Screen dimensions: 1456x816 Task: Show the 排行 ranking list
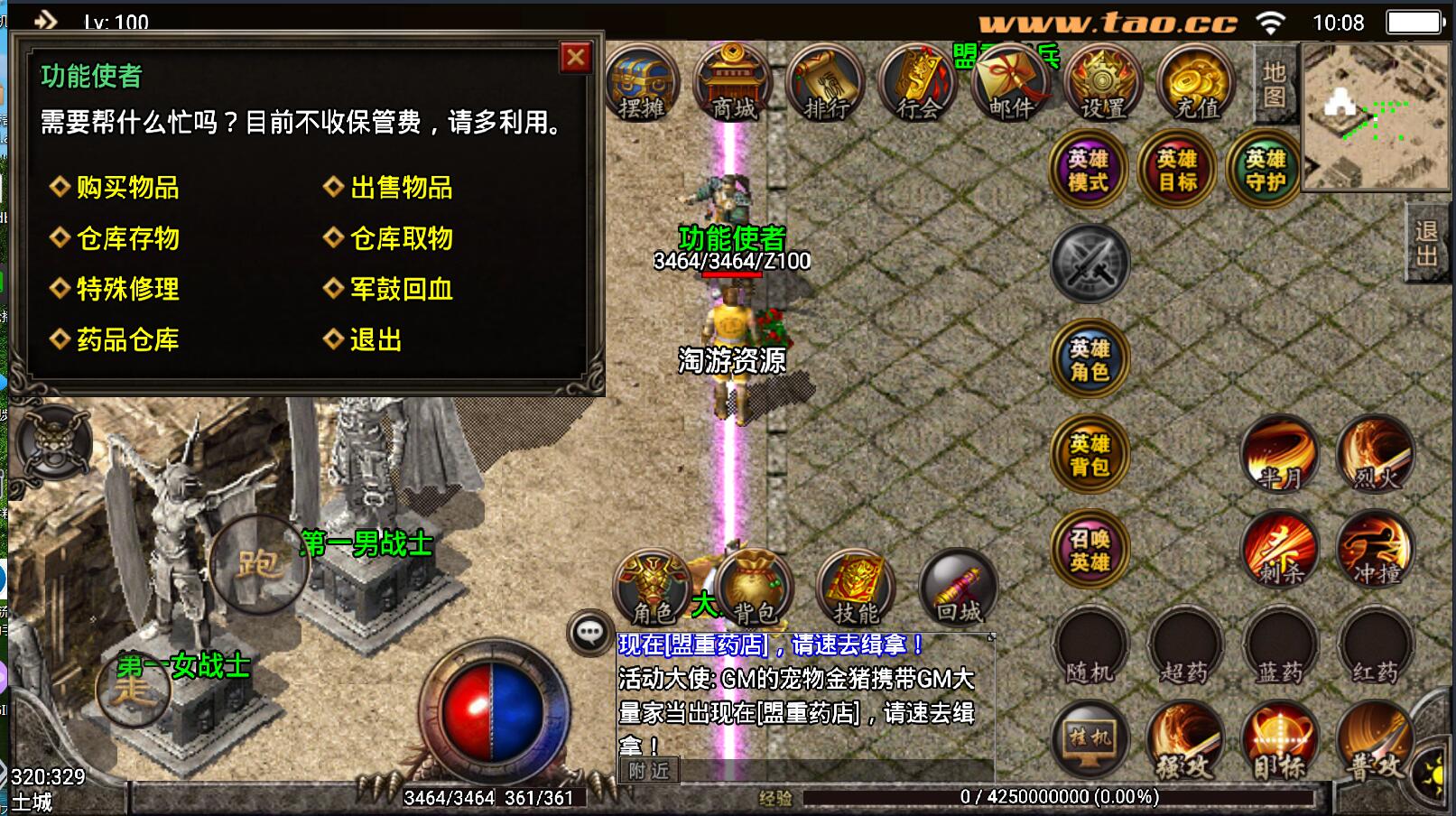(826, 83)
